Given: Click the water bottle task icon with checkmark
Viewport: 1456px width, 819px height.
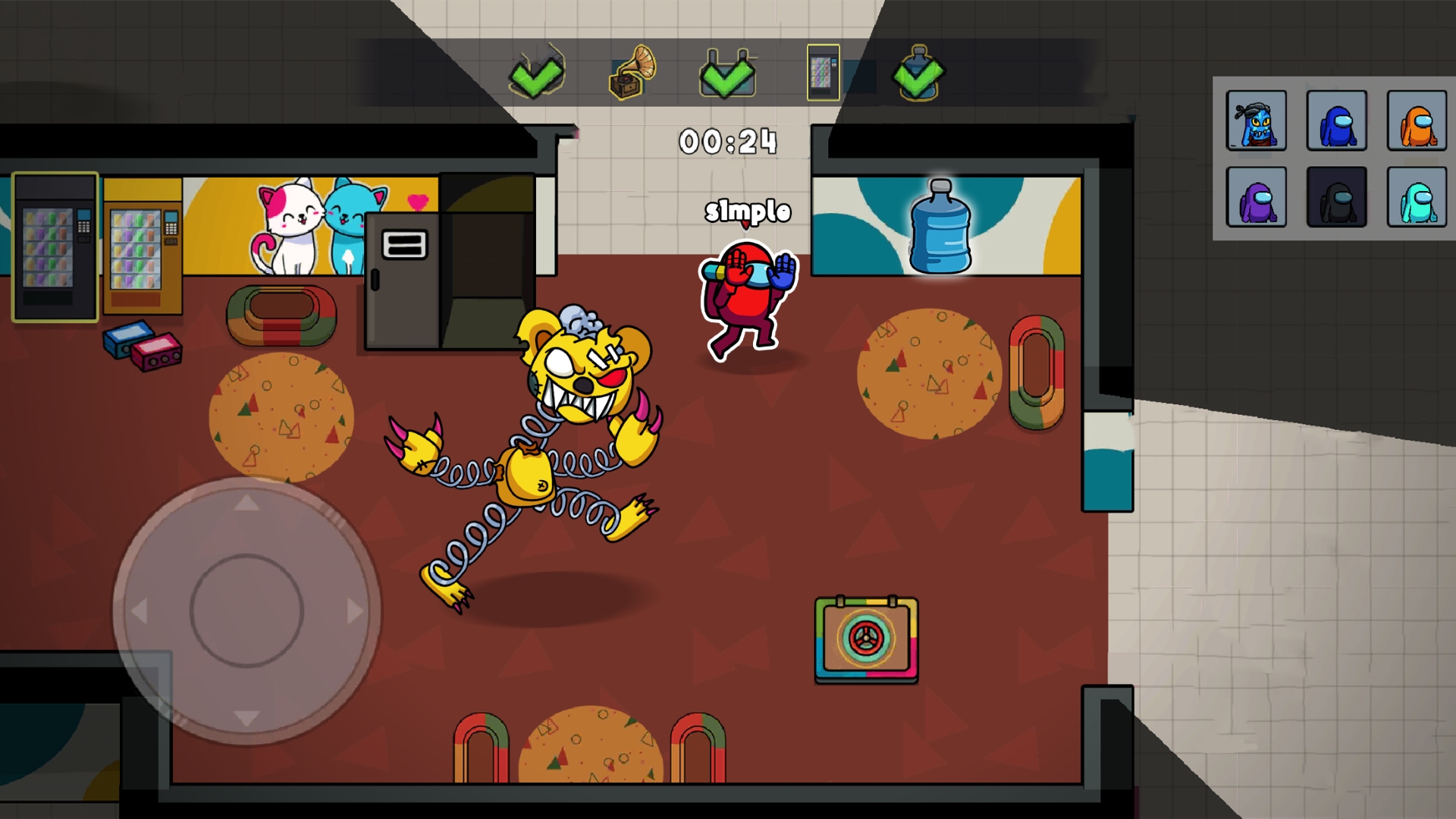Looking at the screenshot, I should coord(918,75).
